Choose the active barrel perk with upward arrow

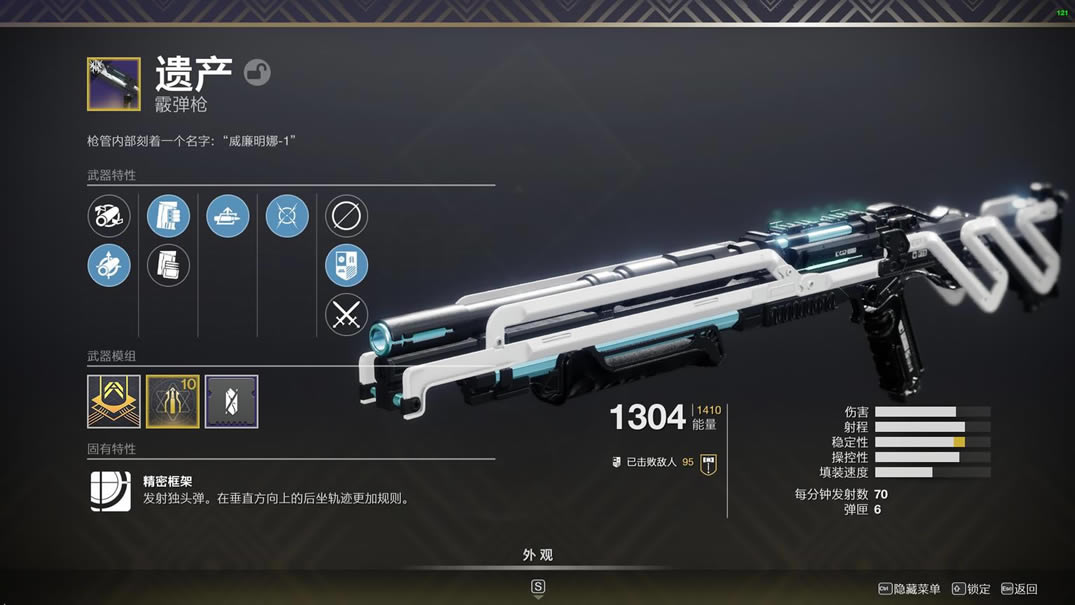109,266
